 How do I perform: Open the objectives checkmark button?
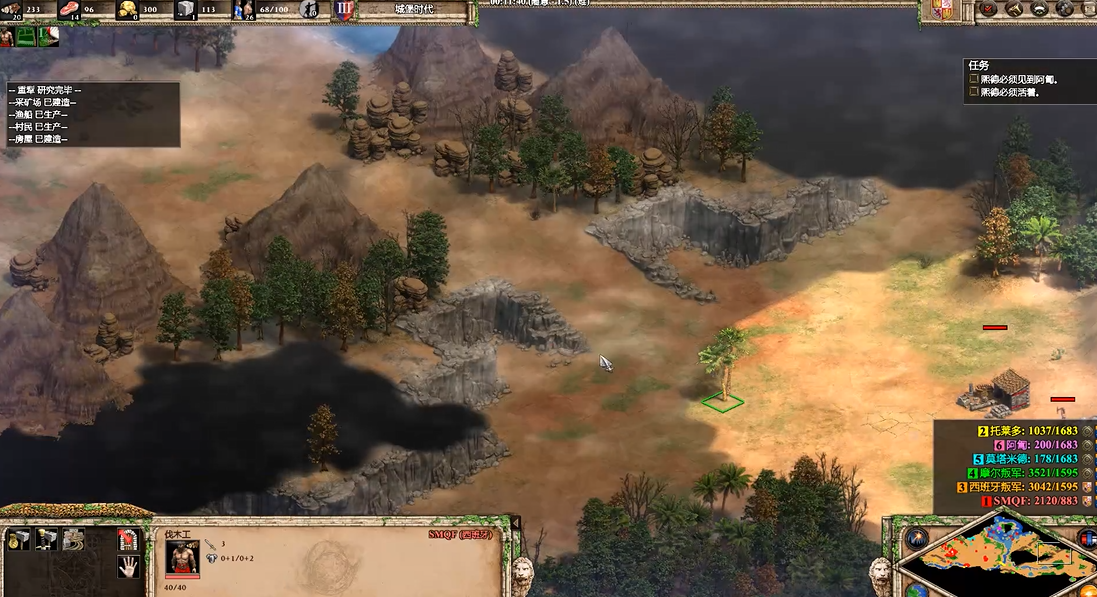point(988,9)
